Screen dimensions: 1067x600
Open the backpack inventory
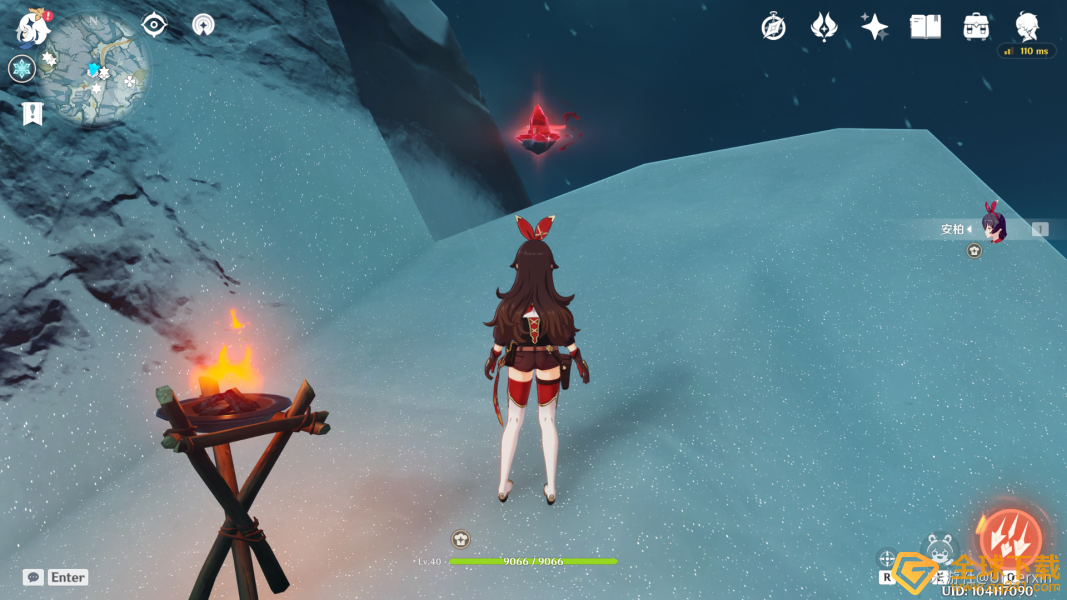976,27
